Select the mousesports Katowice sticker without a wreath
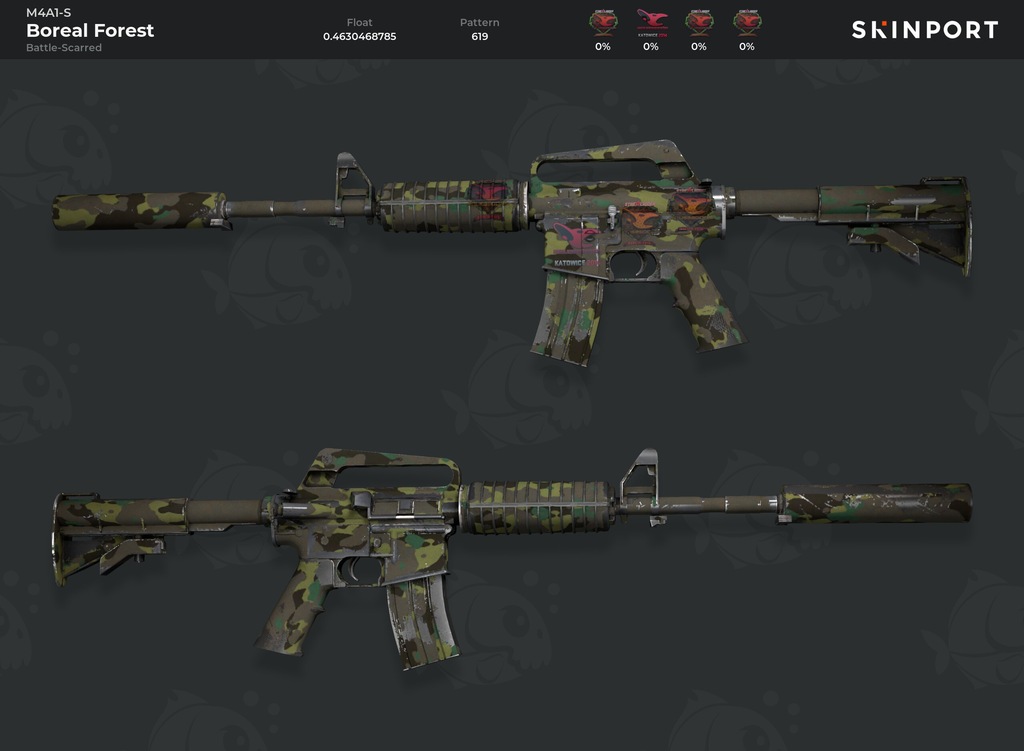The height and width of the screenshot is (751, 1024). 650,22
